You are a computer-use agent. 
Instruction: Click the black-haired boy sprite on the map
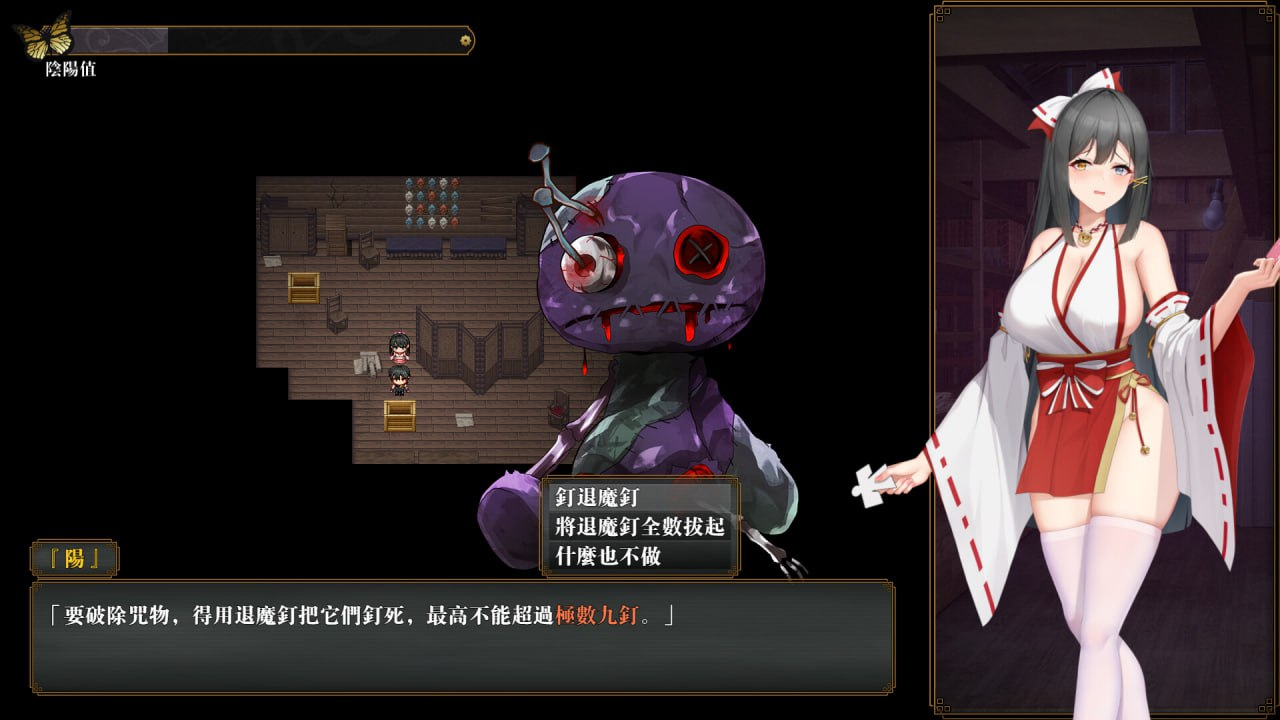point(400,380)
